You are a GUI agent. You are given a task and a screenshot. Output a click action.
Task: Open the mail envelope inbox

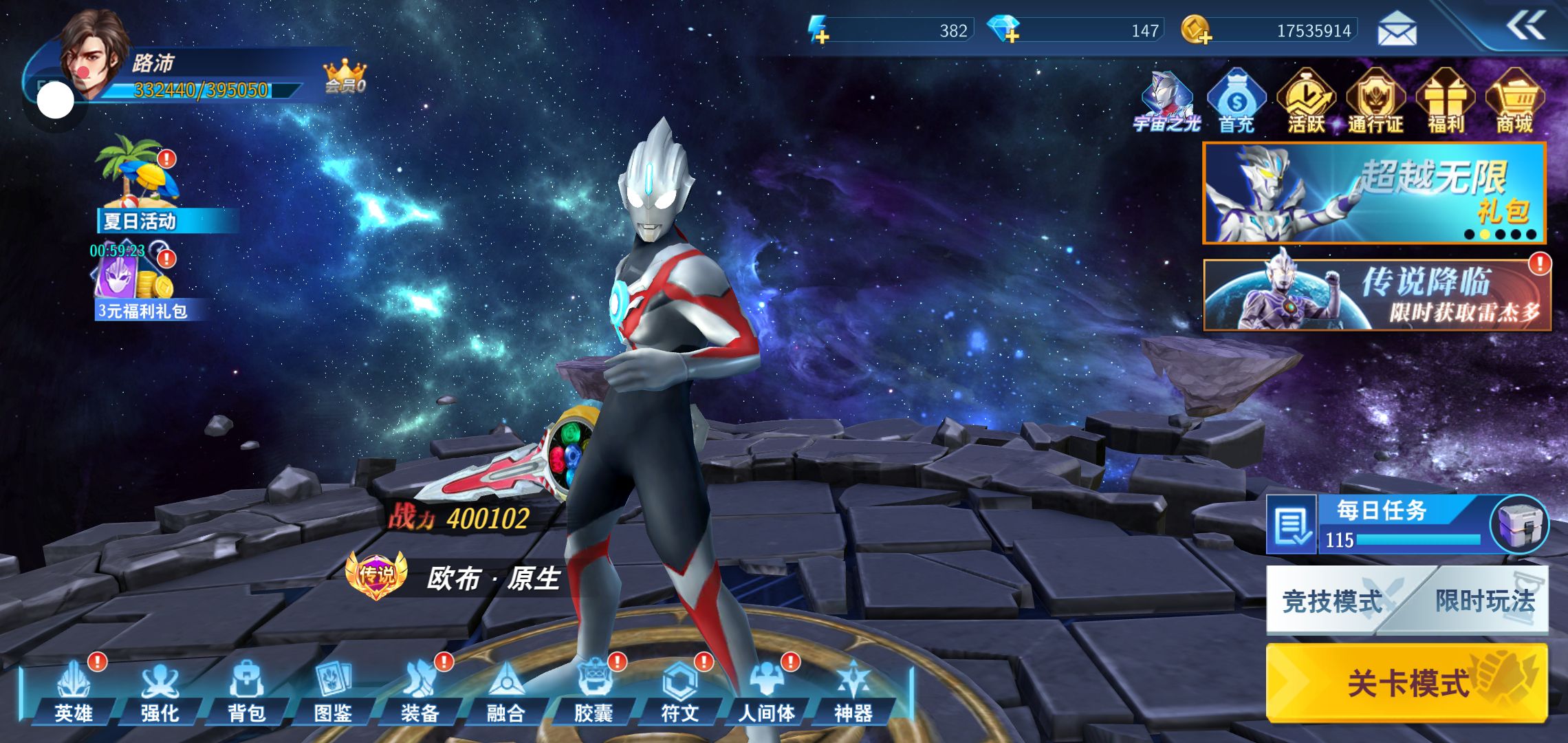[1397, 31]
